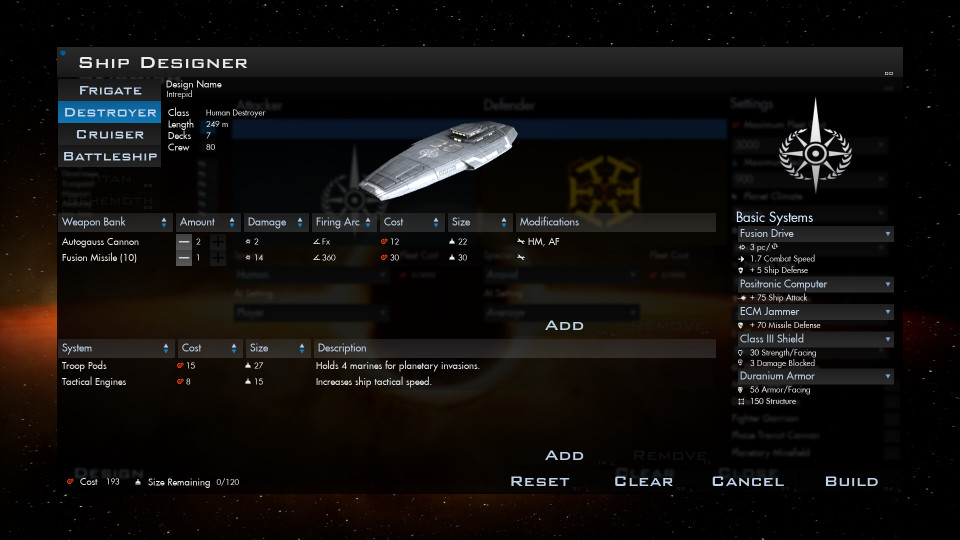Change the Class III Shield selection
Viewport: 960px width, 540px height.
pyautogui.click(x=814, y=339)
